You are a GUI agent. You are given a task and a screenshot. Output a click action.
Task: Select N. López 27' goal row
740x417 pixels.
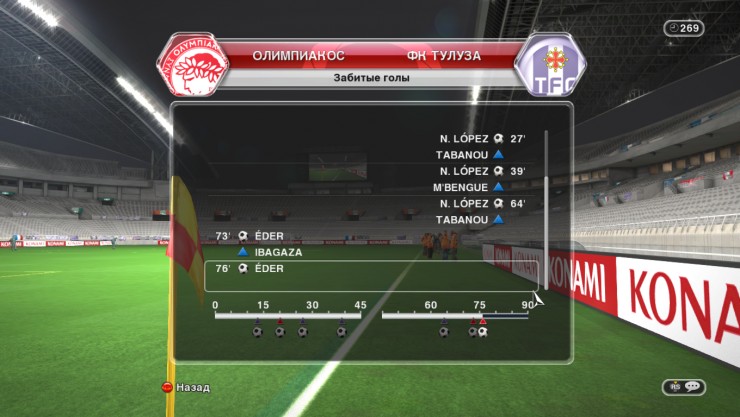click(x=482, y=140)
